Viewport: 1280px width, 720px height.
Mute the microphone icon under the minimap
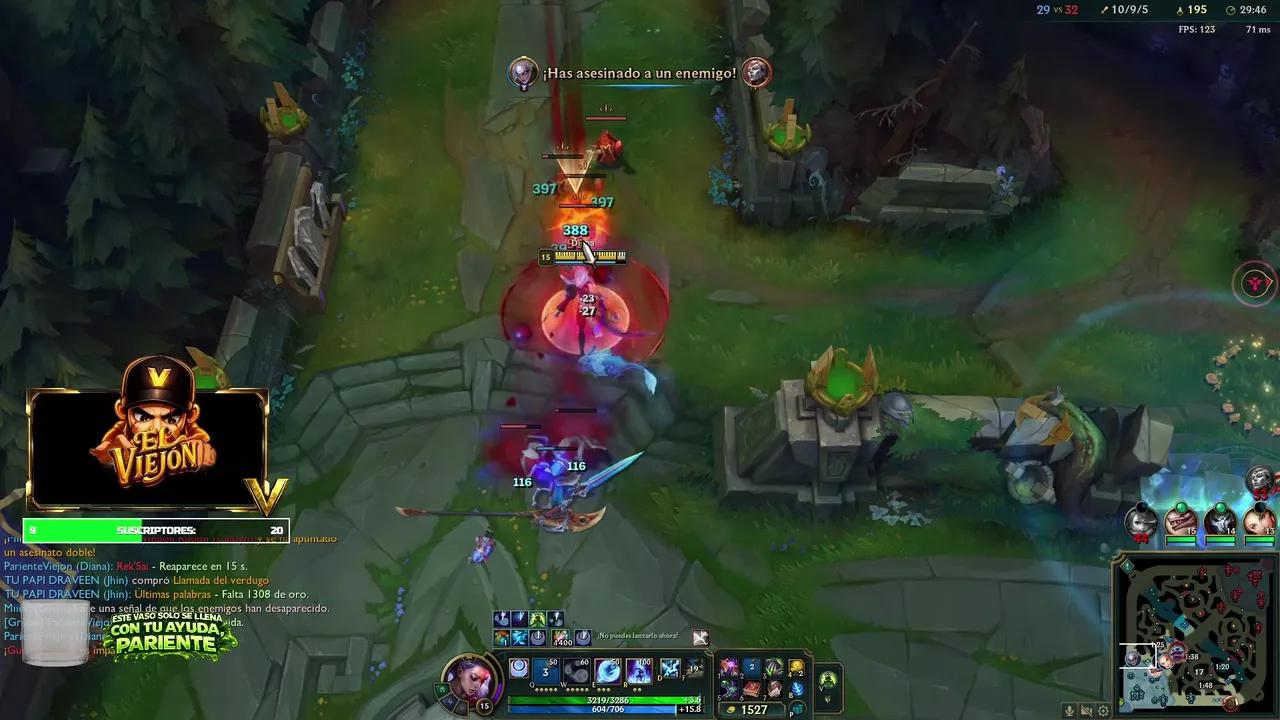1069,710
